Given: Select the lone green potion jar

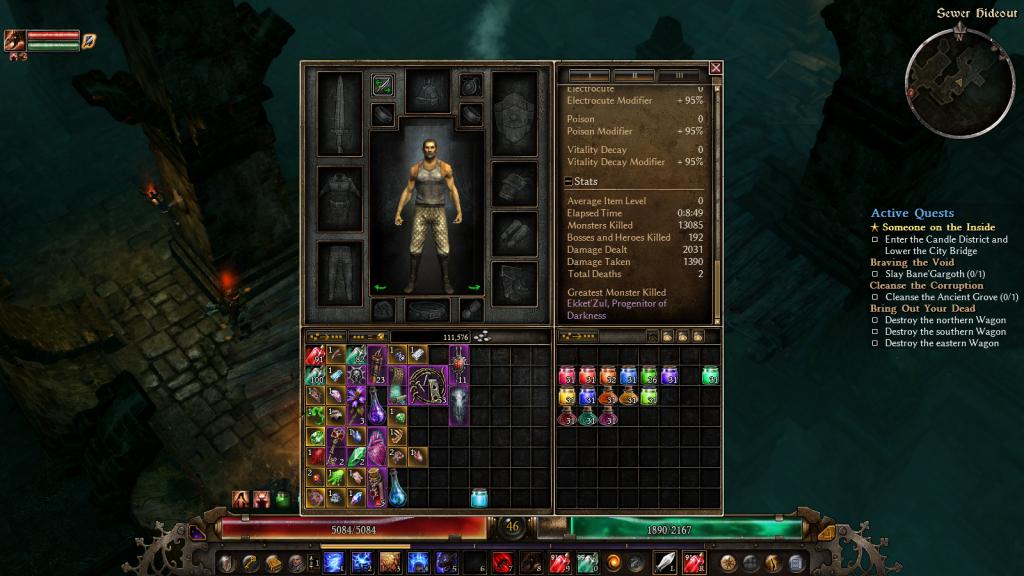Looking at the screenshot, I should [x=710, y=376].
